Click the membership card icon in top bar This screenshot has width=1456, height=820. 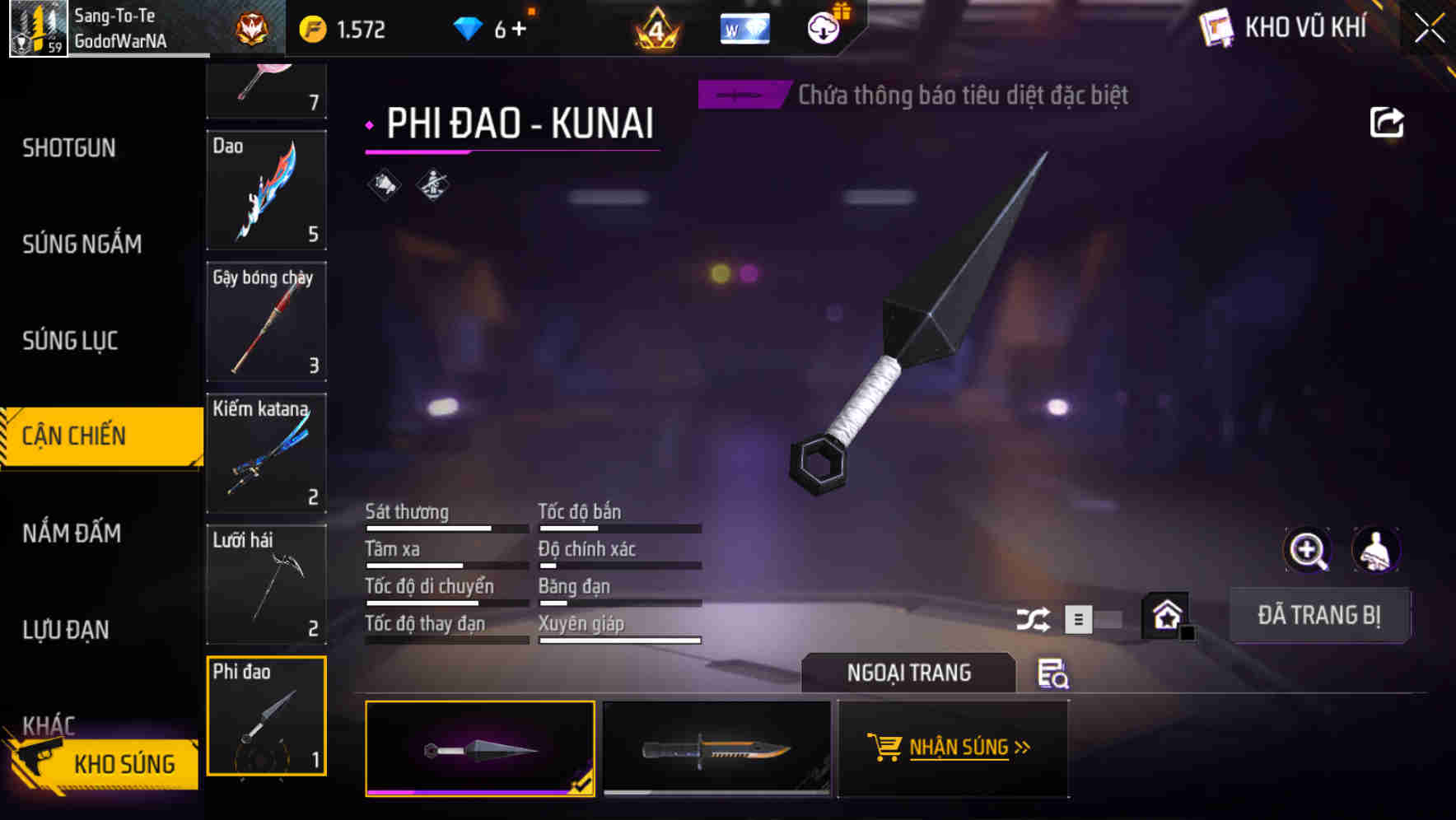point(744,27)
